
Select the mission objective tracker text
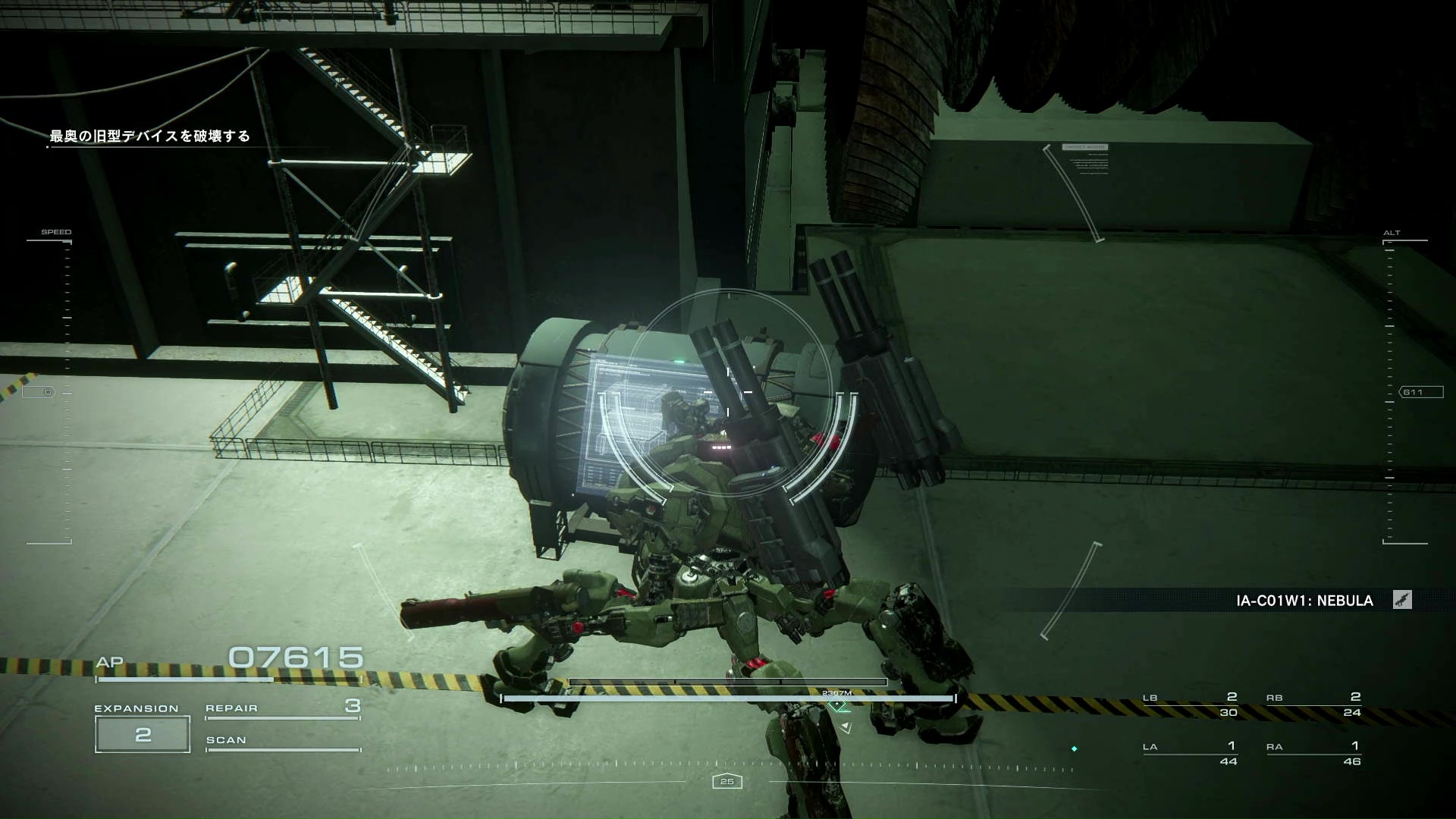pyautogui.click(x=149, y=136)
